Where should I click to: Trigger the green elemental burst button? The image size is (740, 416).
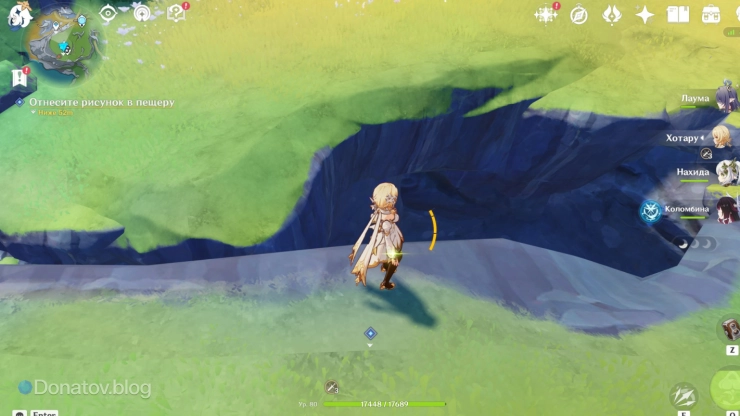point(728,388)
